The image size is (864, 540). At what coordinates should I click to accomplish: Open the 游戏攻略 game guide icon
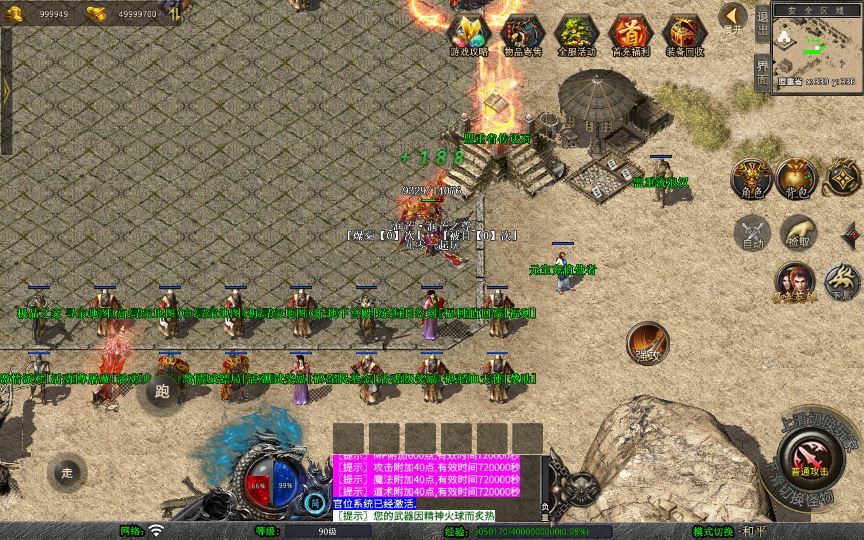click(469, 34)
